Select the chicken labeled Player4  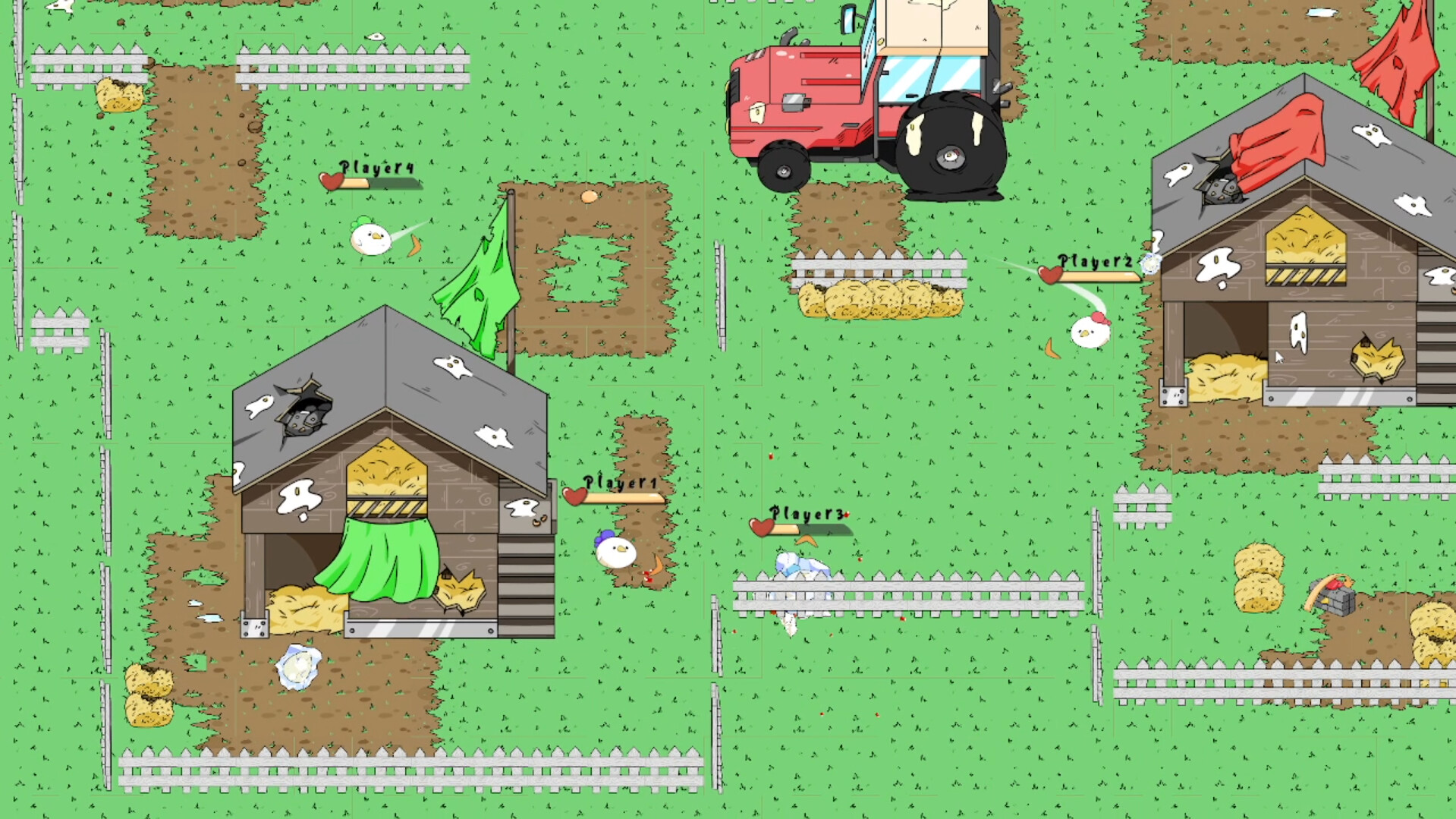pos(370,238)
